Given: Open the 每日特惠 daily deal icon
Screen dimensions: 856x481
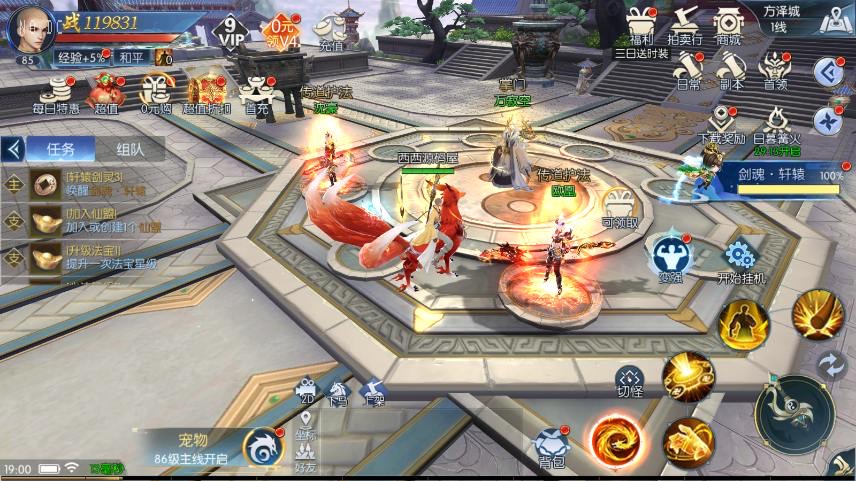Looking at the screenshot, I should pyautogui.click(x=55, y=93).
